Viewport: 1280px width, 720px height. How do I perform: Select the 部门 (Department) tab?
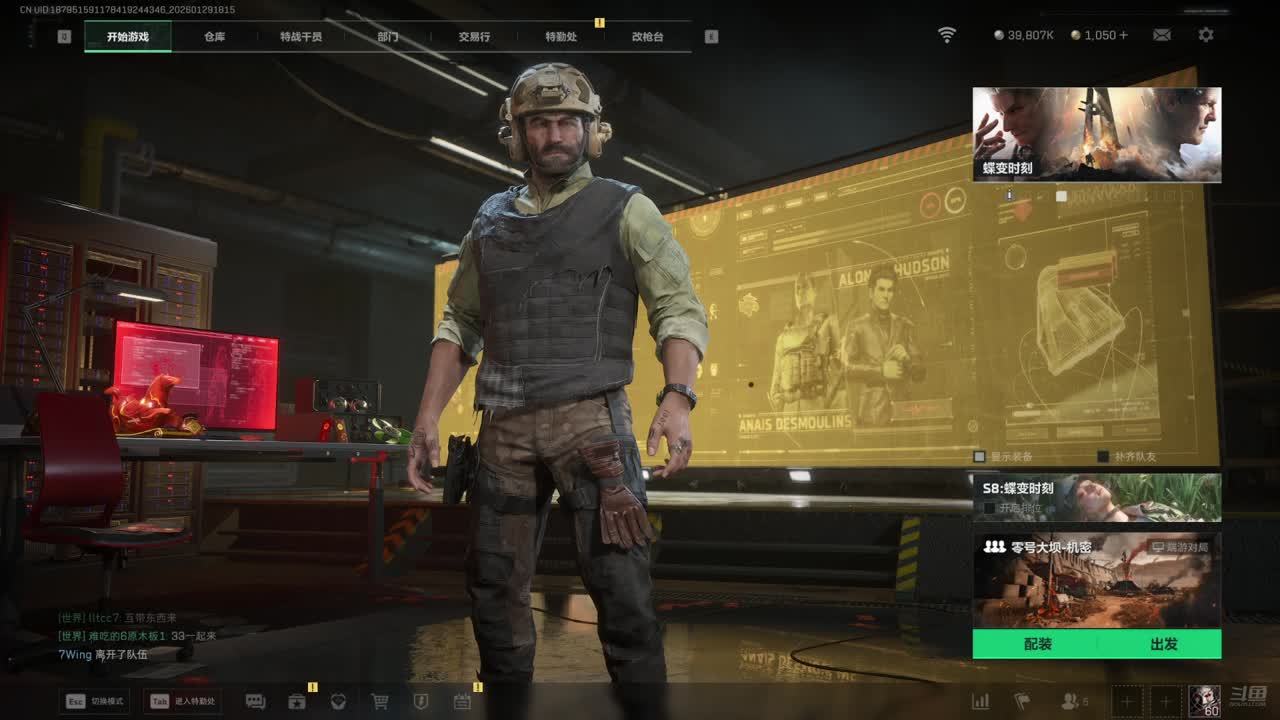[388, 37]
